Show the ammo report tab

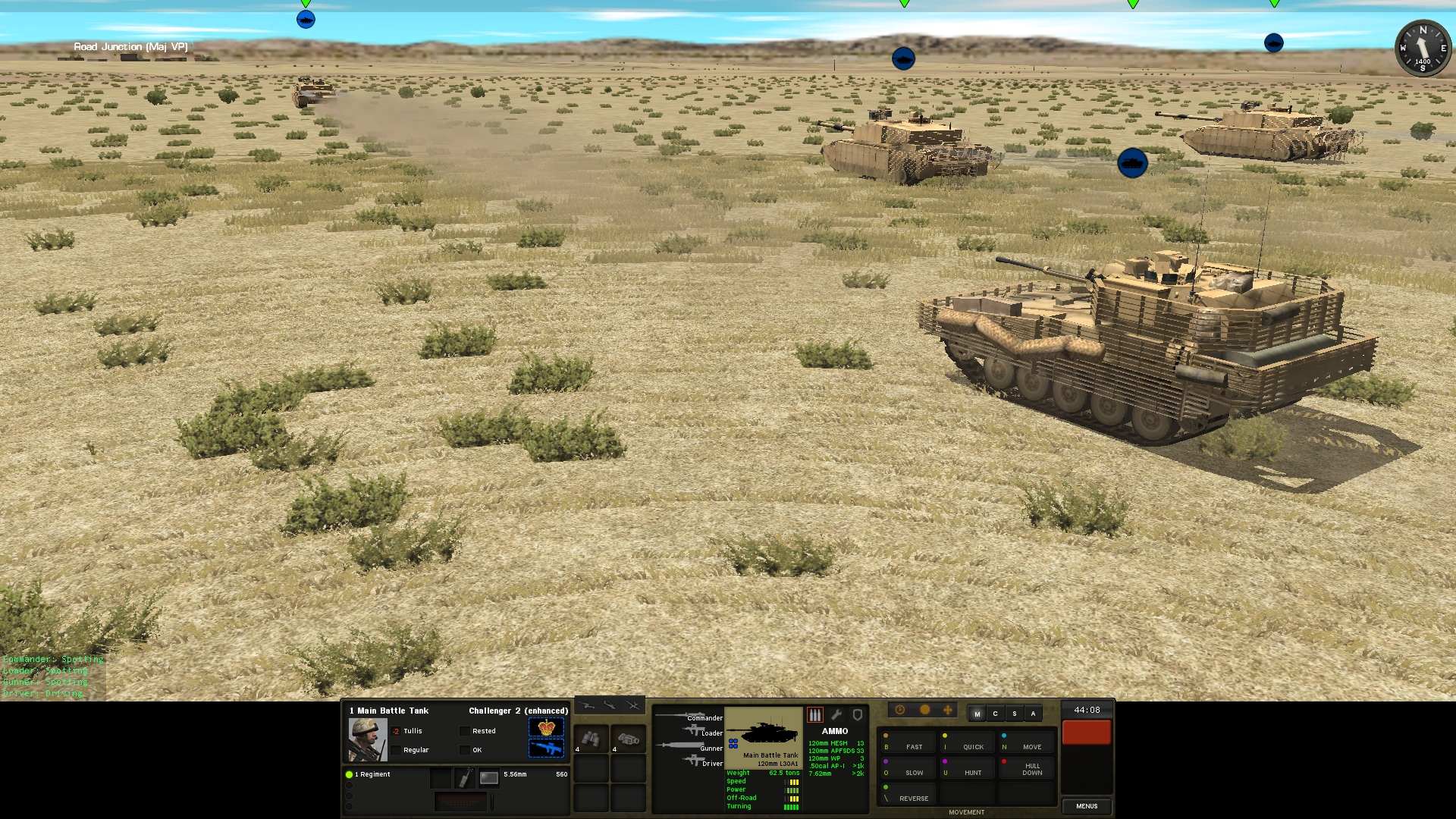pos(815,715)
